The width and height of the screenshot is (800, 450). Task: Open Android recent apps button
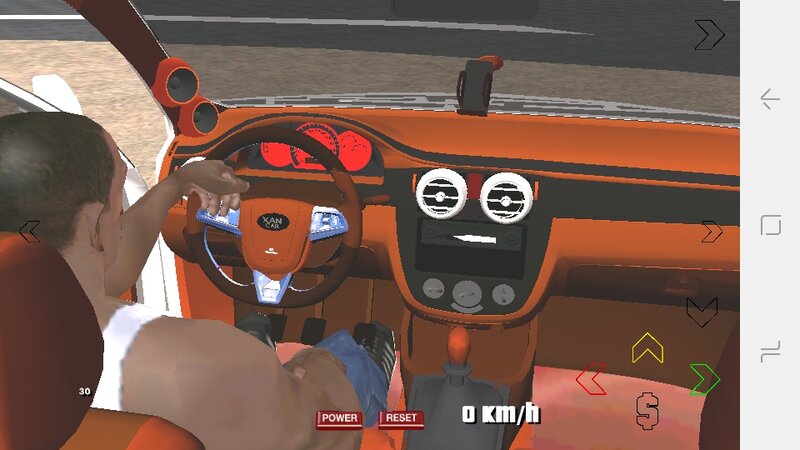[770, 351]
